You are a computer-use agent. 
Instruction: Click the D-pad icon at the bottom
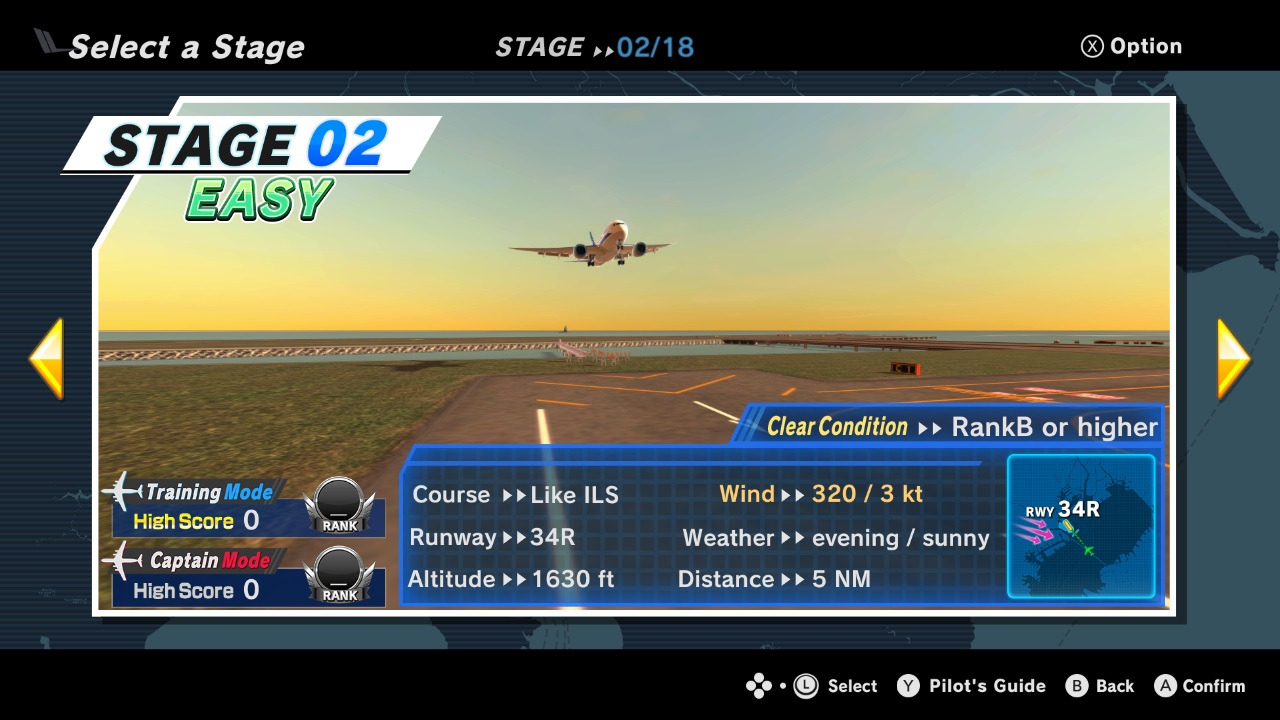[759, 686]
